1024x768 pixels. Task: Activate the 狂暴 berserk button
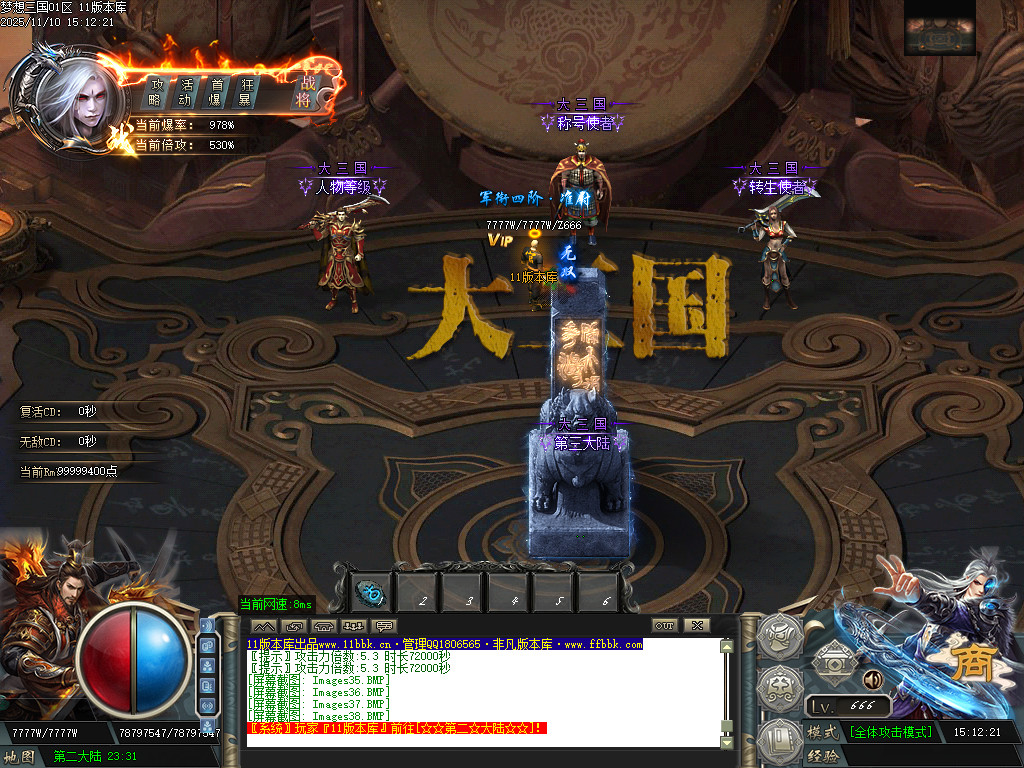[x=245, y=92]
